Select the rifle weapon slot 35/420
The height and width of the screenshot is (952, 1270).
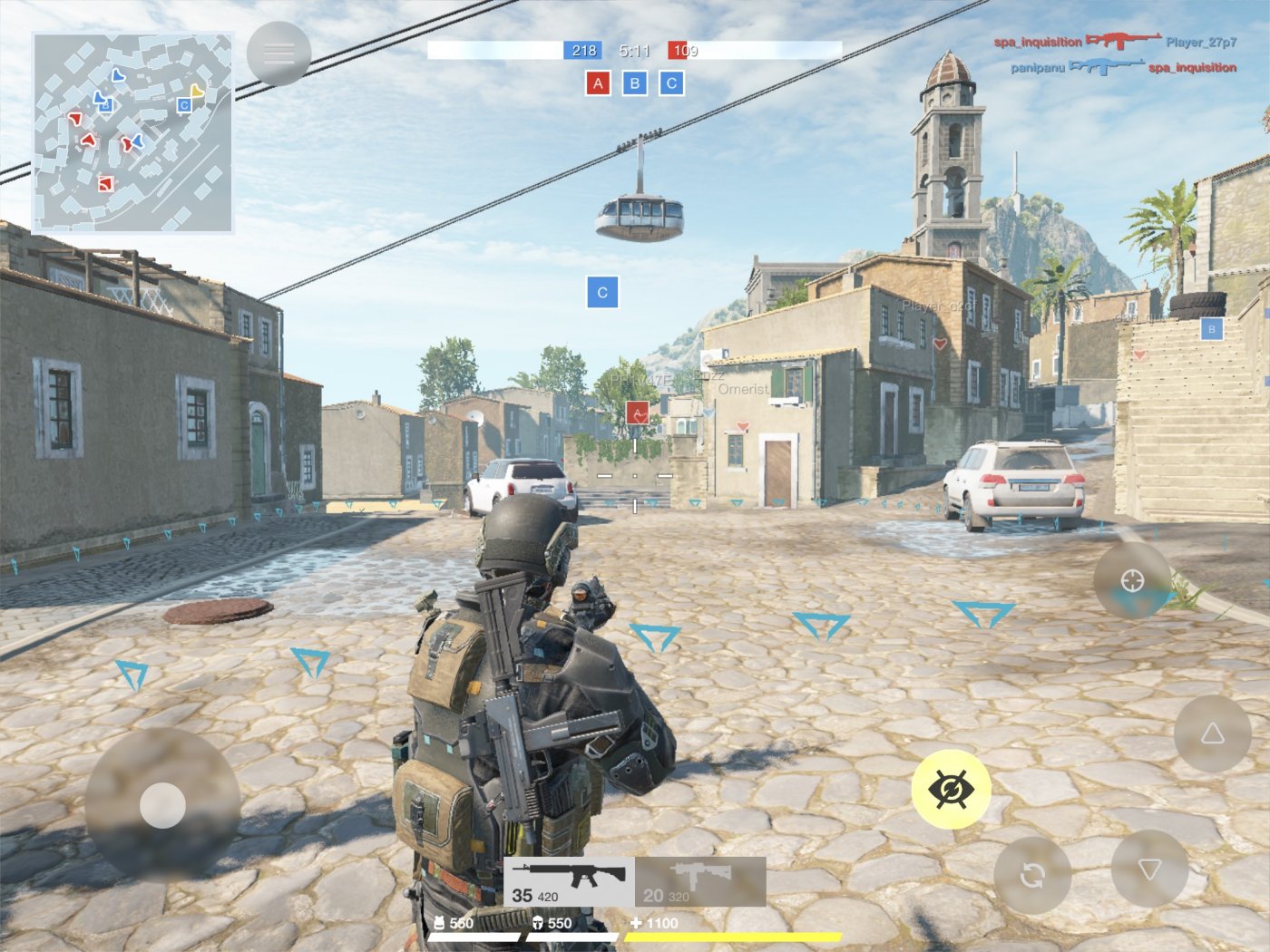coord(567,879)
